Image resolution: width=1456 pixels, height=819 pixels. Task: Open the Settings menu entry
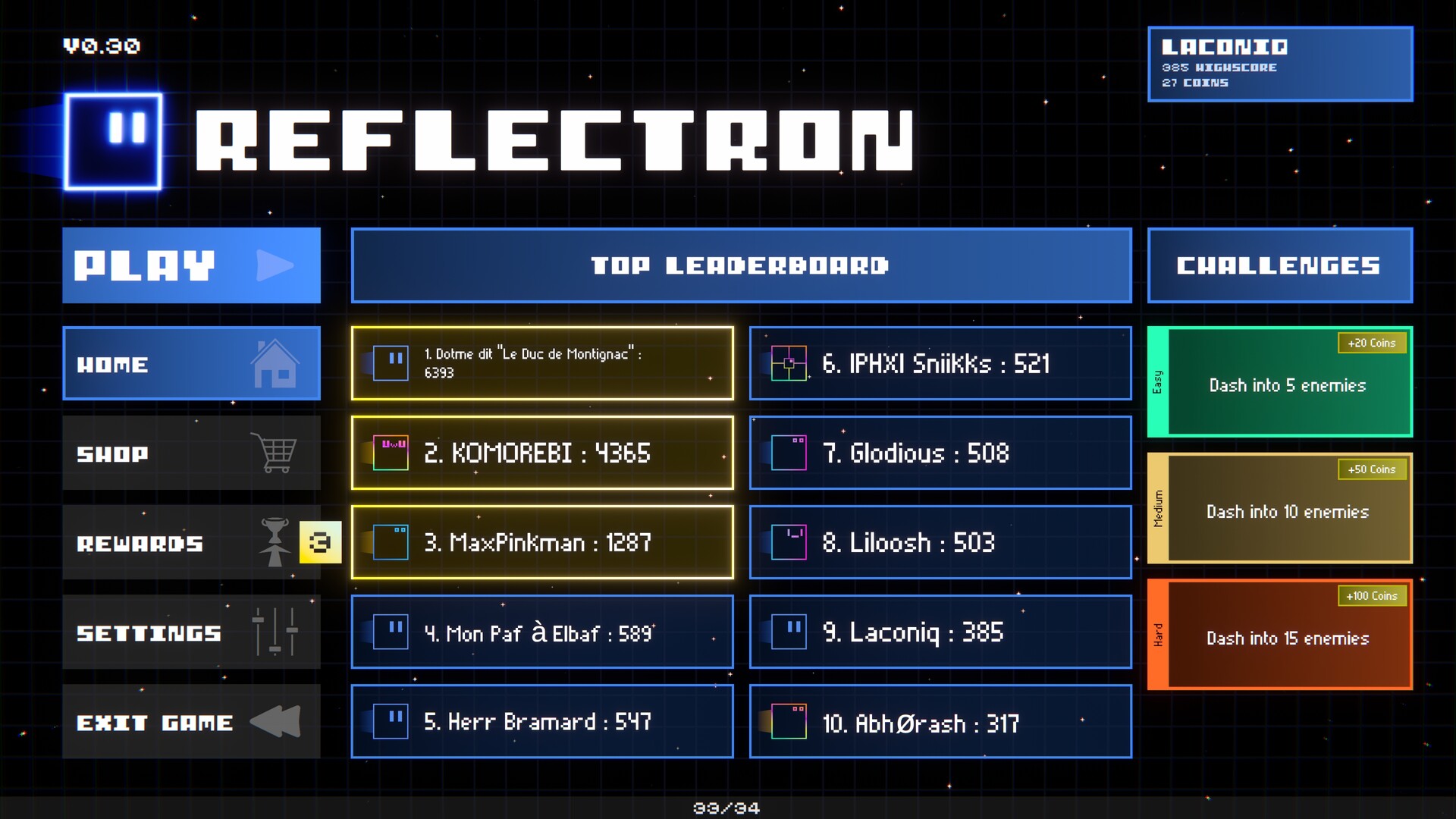click(x=148, y=632)
